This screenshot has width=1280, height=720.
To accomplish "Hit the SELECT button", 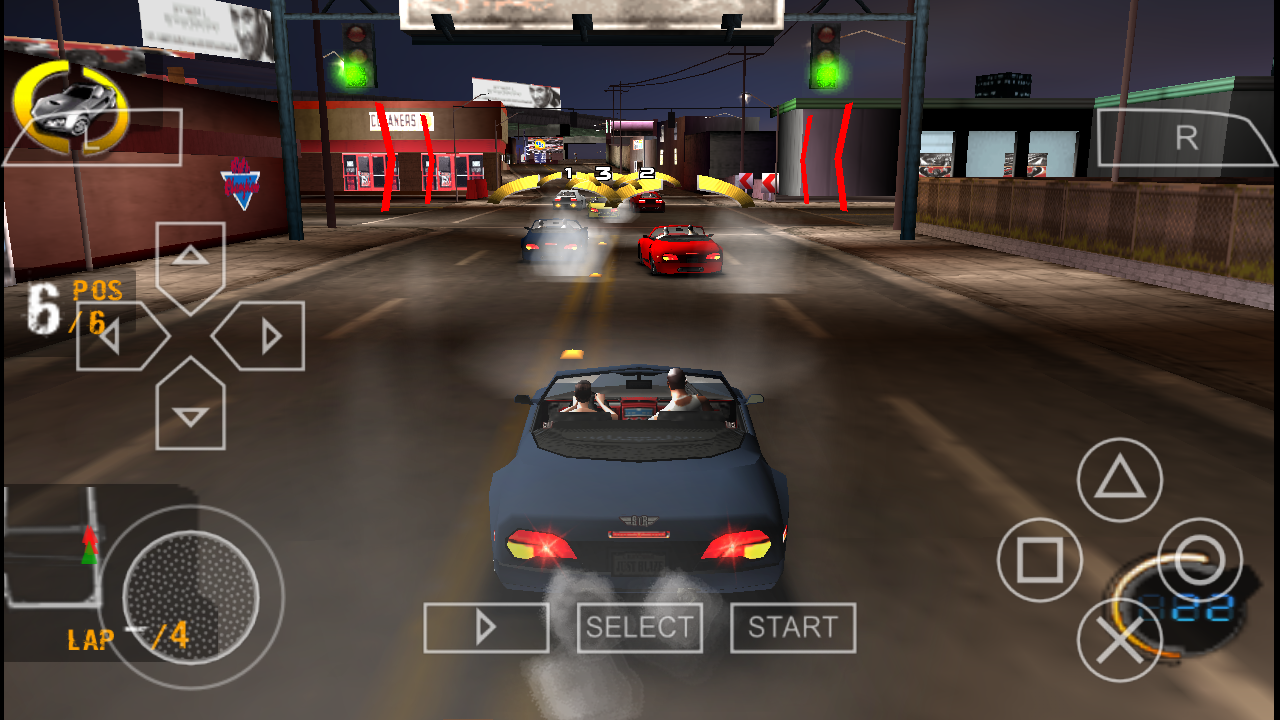I will click(x=639, y=628).
